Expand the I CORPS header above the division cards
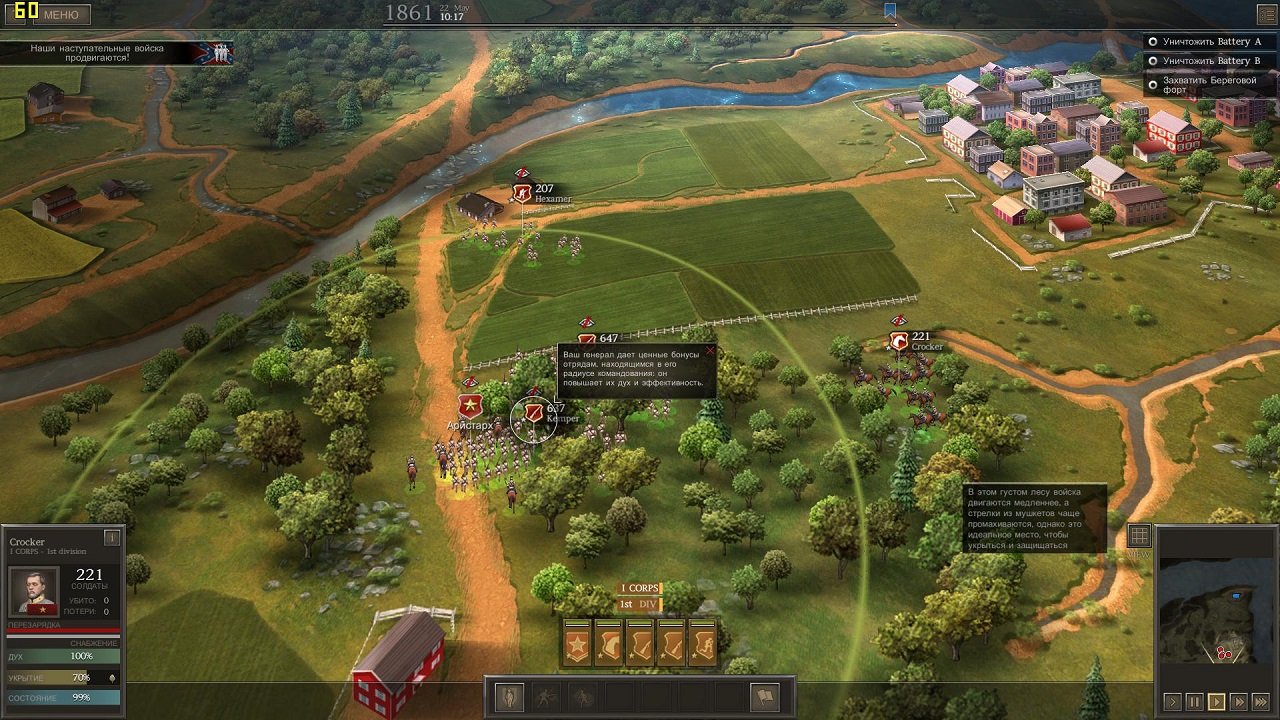The image size is (1280, 720). (x=640, y=589)
